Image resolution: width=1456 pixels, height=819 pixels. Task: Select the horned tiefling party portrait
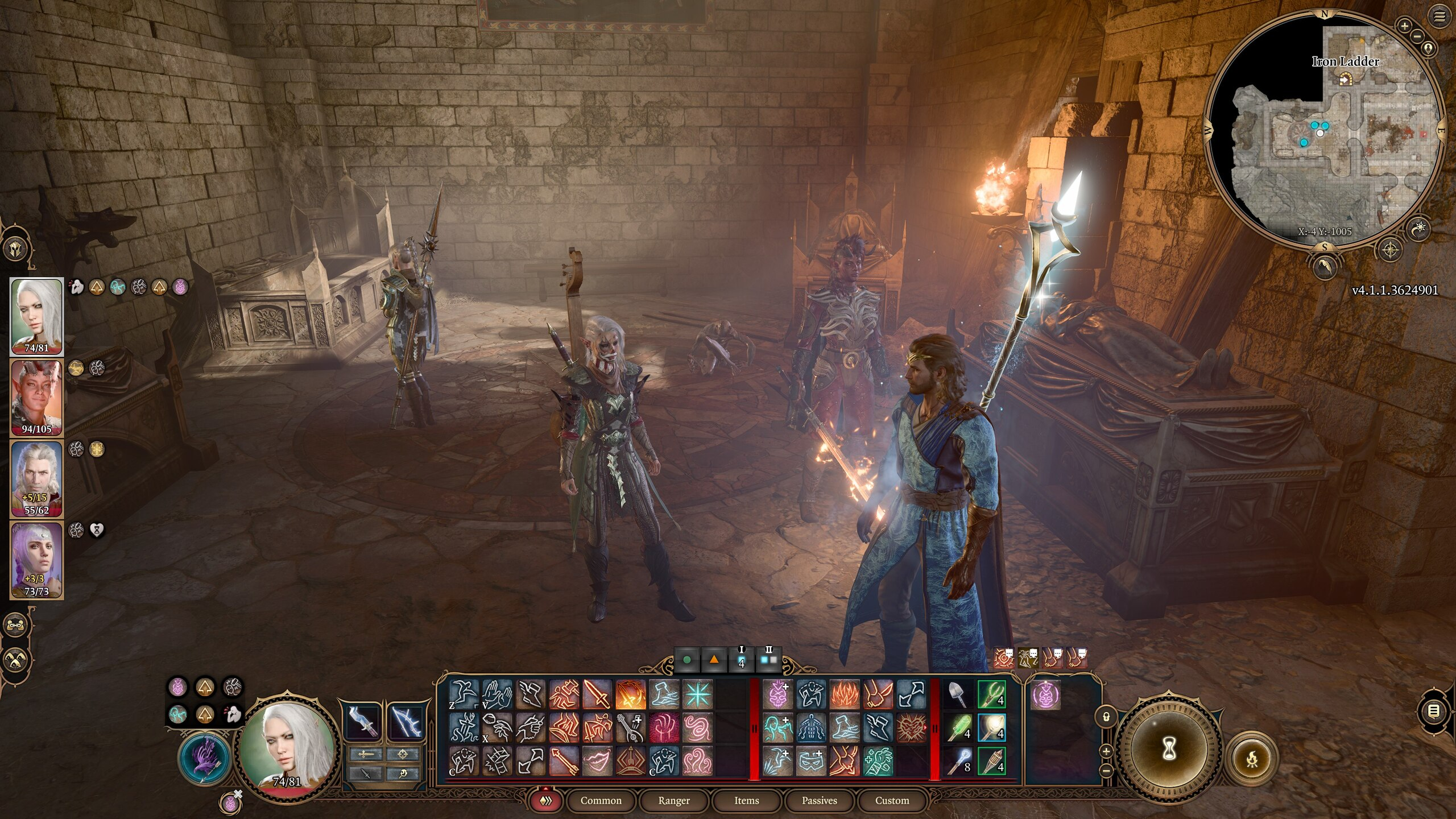point(36,397)
